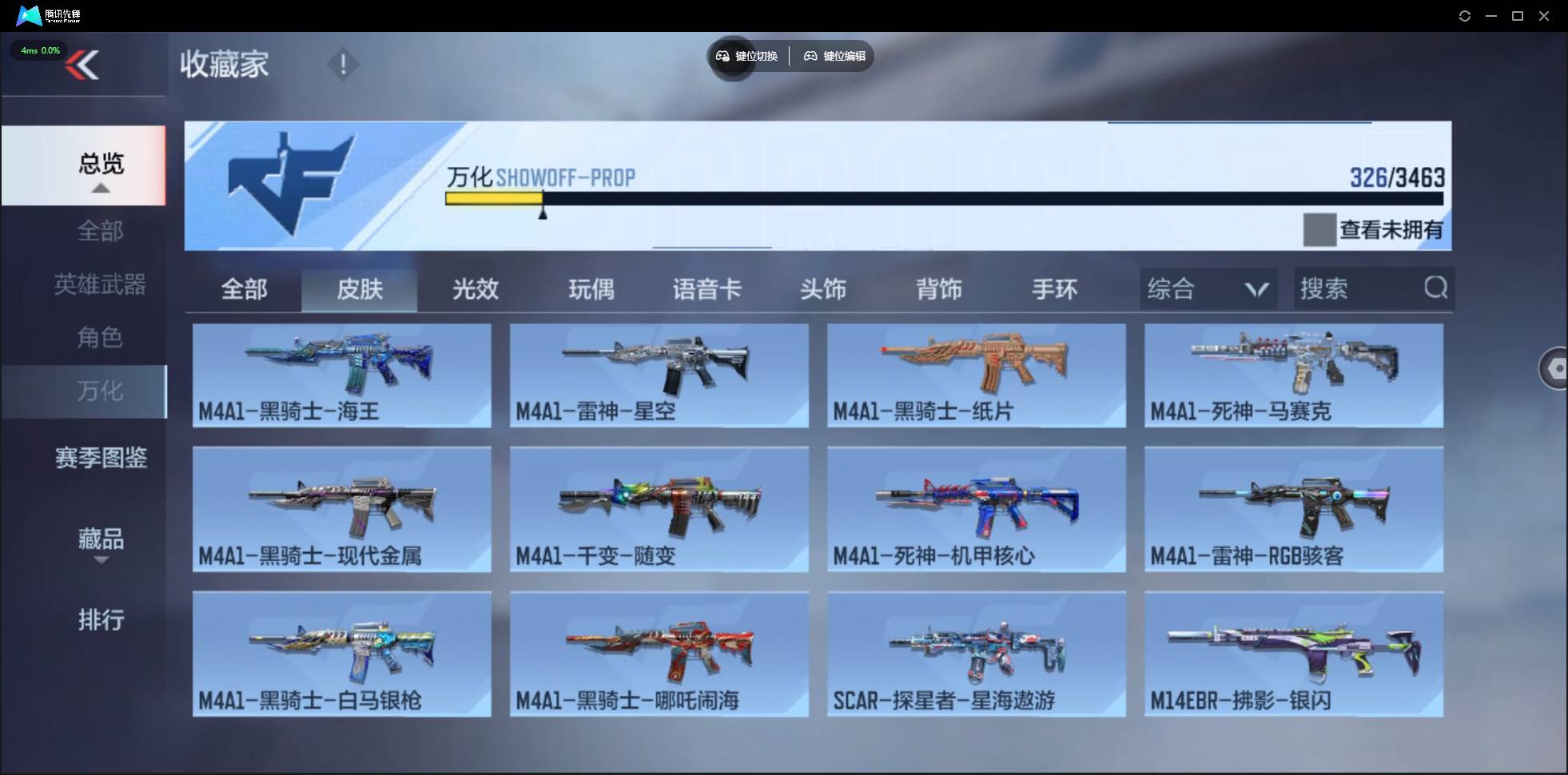Click the refresh icon in the titlebar

point(1467,15)
